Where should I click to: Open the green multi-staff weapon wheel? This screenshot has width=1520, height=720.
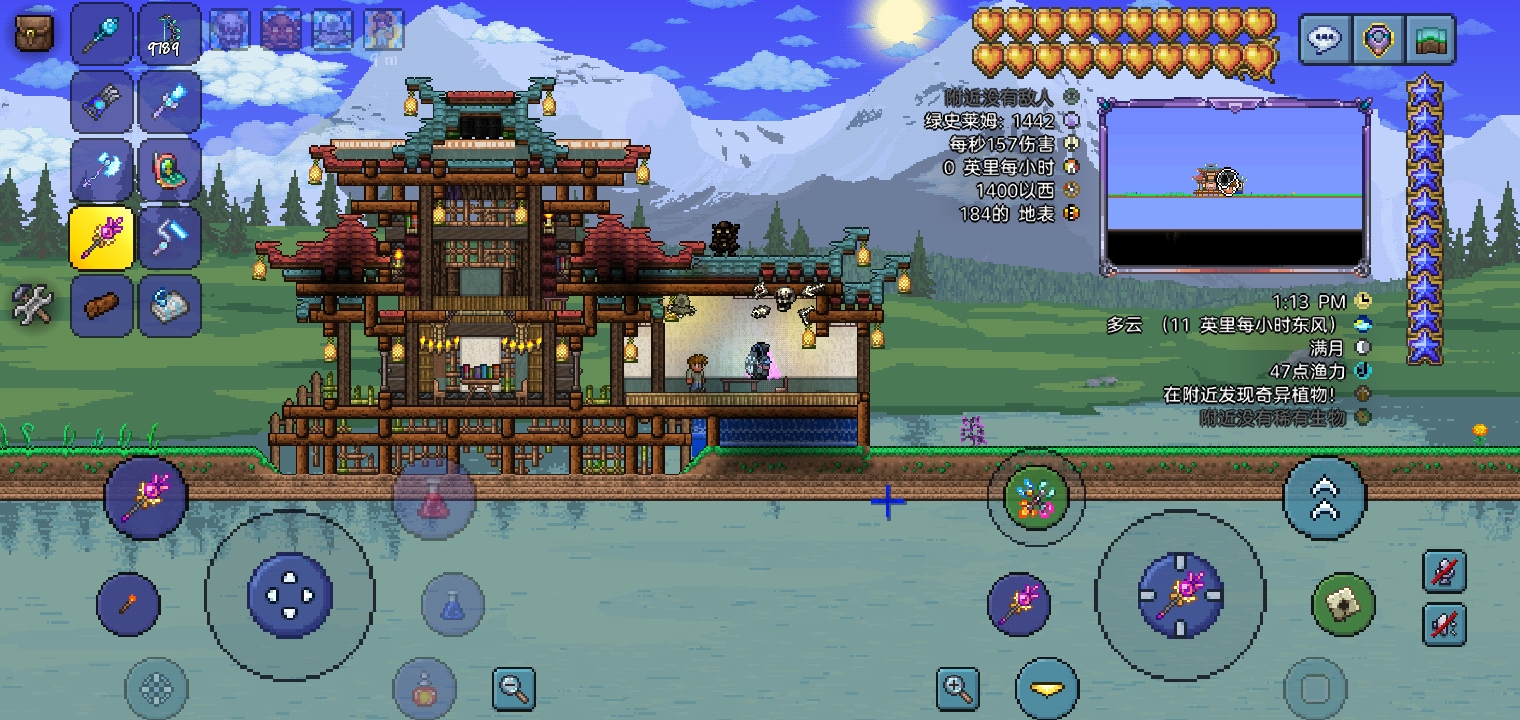point(1034,497)
